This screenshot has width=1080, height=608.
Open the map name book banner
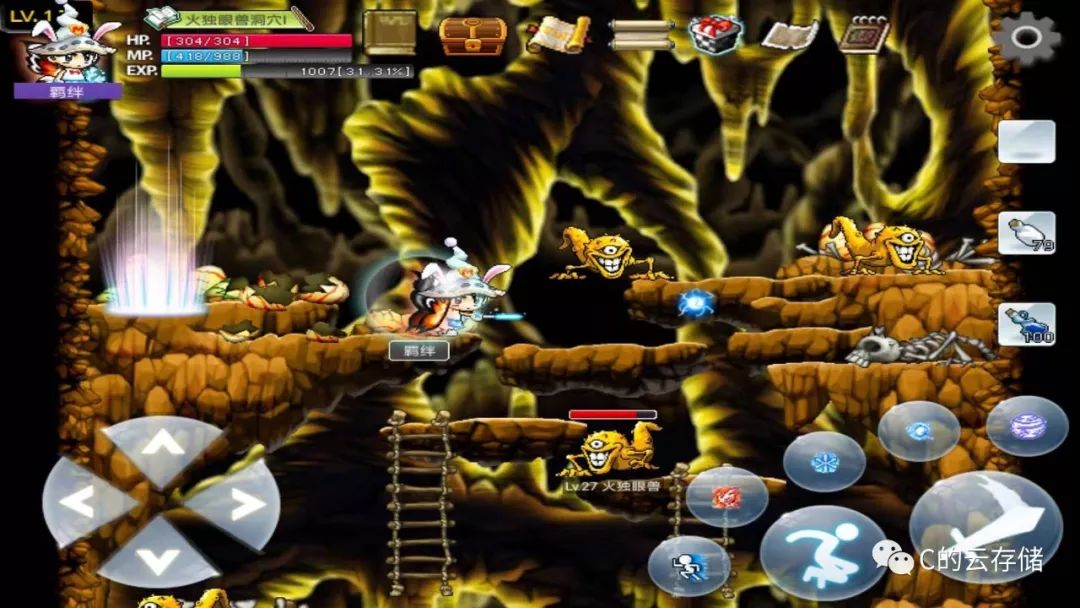tap(229, 18)
